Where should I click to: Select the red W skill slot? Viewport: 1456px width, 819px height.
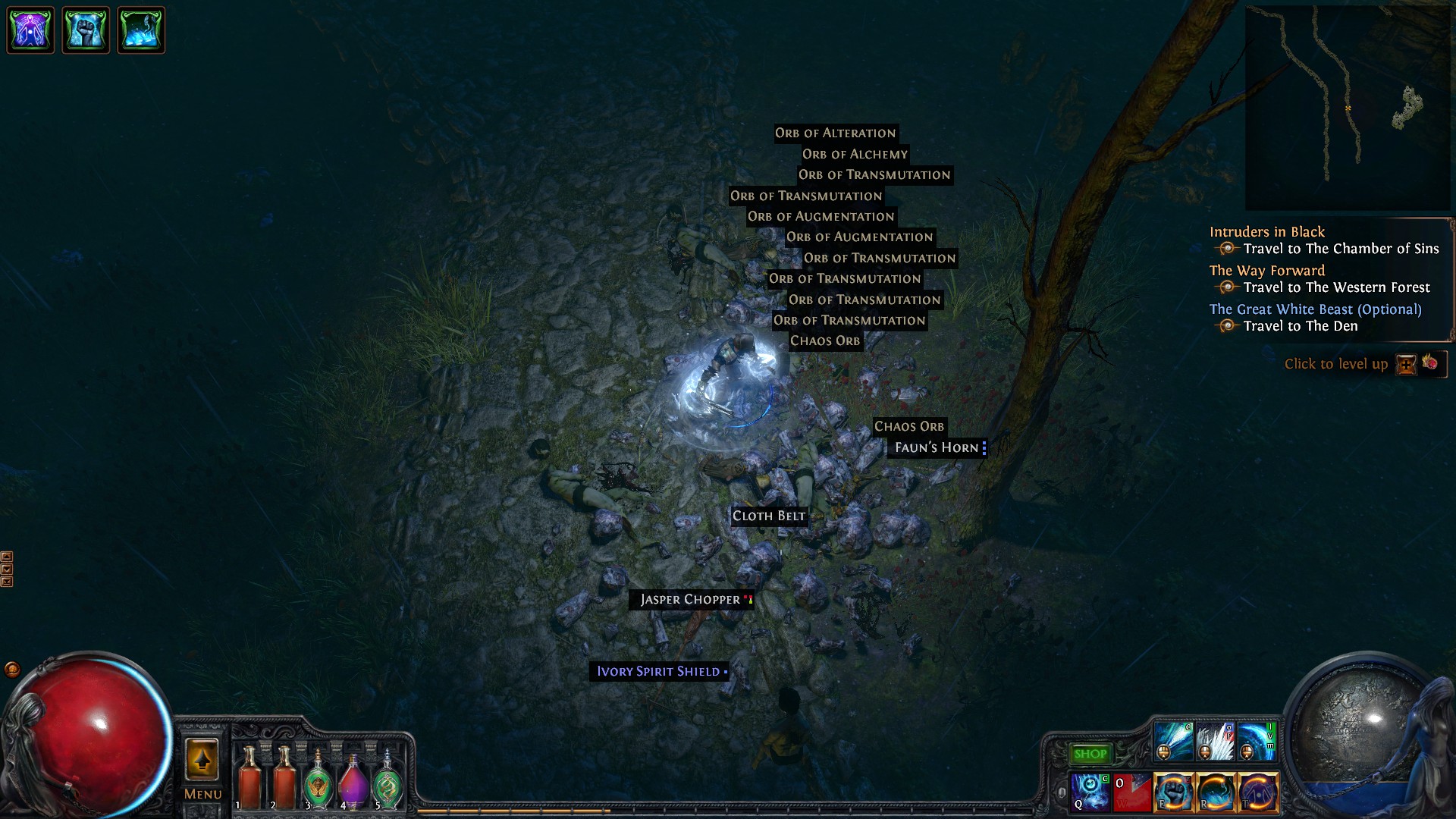(x=1131, y=792)
